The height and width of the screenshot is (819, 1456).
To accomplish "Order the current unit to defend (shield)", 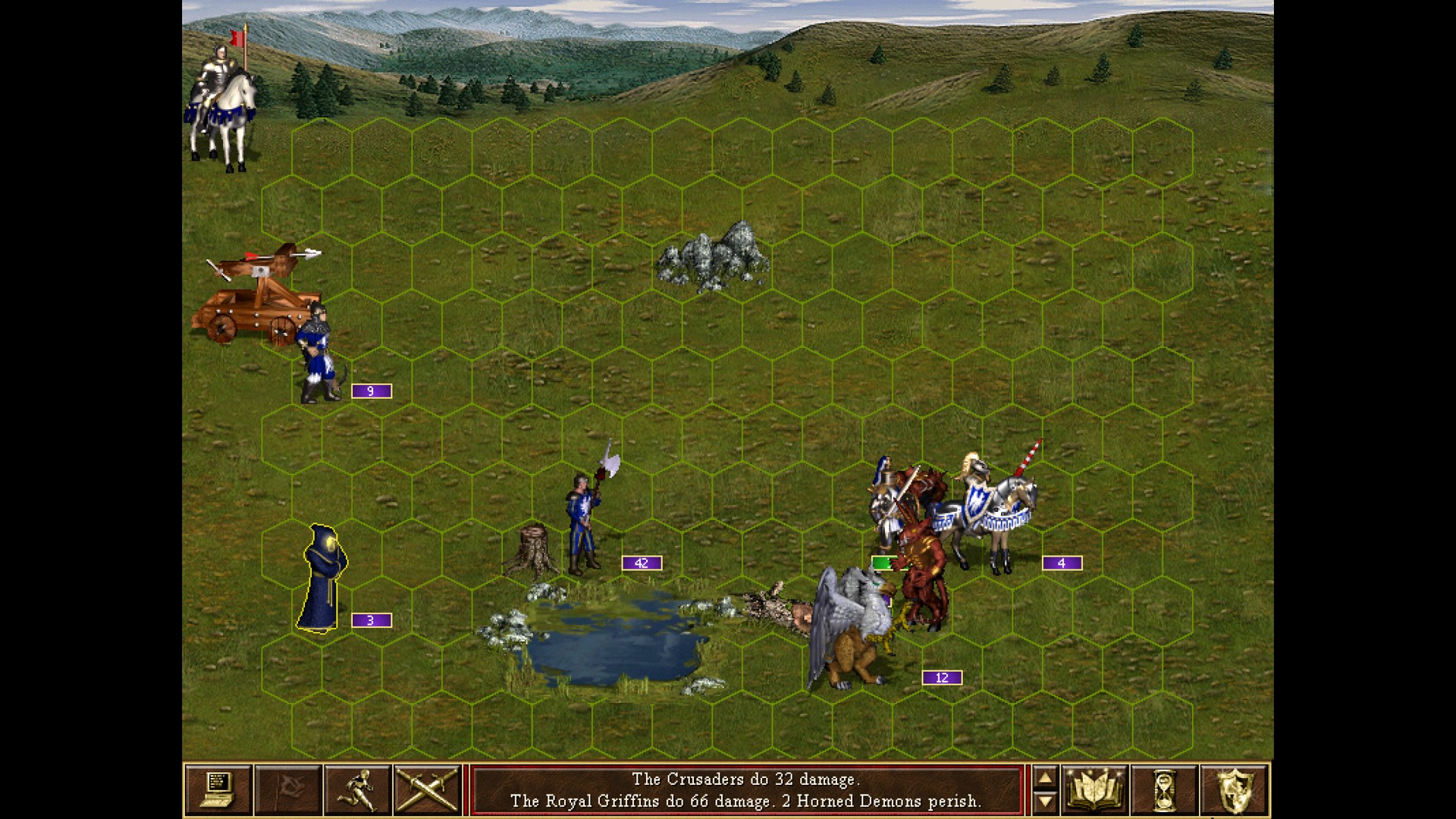I will click(1235, 789).
